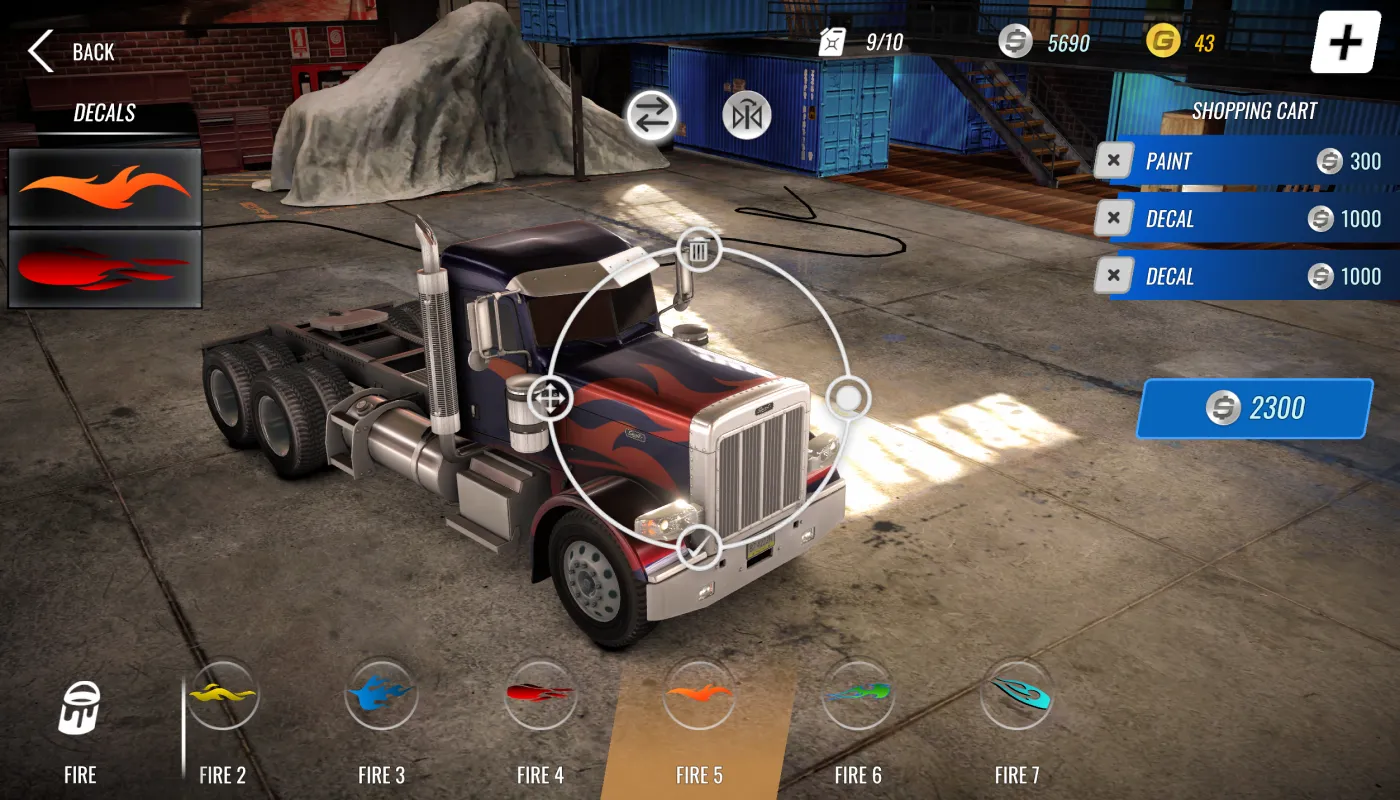Click the gold coin counter showing 43
Viewport: 1400px width, 800px height.
[x=1180, y=42]
